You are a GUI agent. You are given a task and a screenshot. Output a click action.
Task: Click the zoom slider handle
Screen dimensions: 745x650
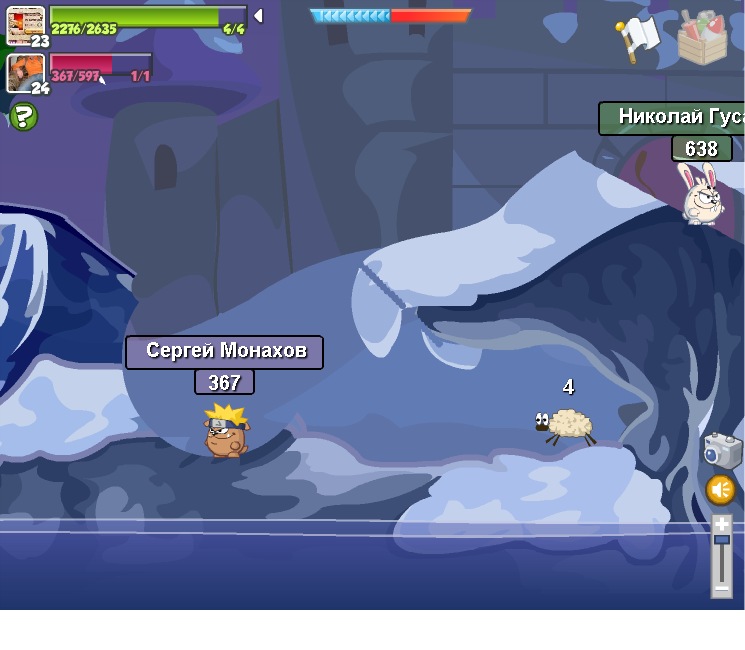tap(722, 539)
